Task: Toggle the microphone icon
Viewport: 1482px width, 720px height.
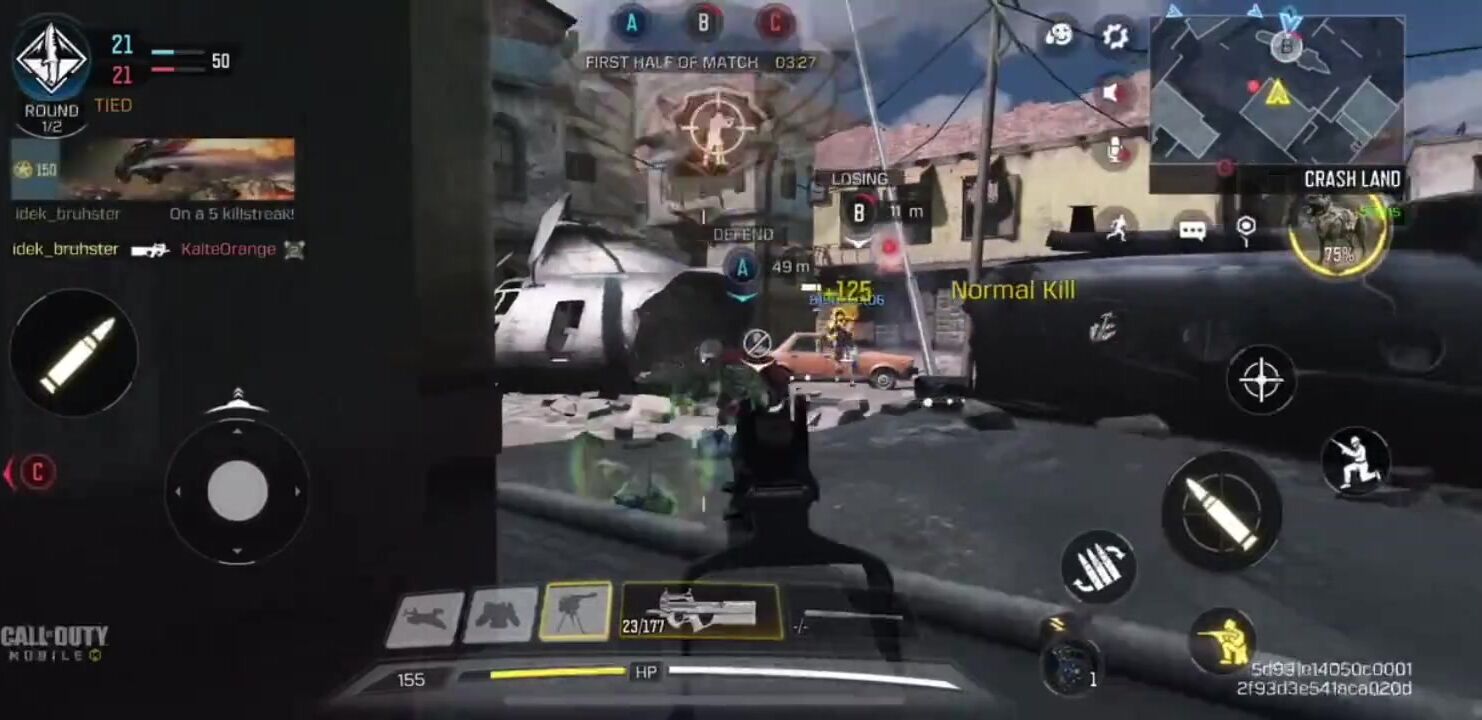Action: point(1114,151)
